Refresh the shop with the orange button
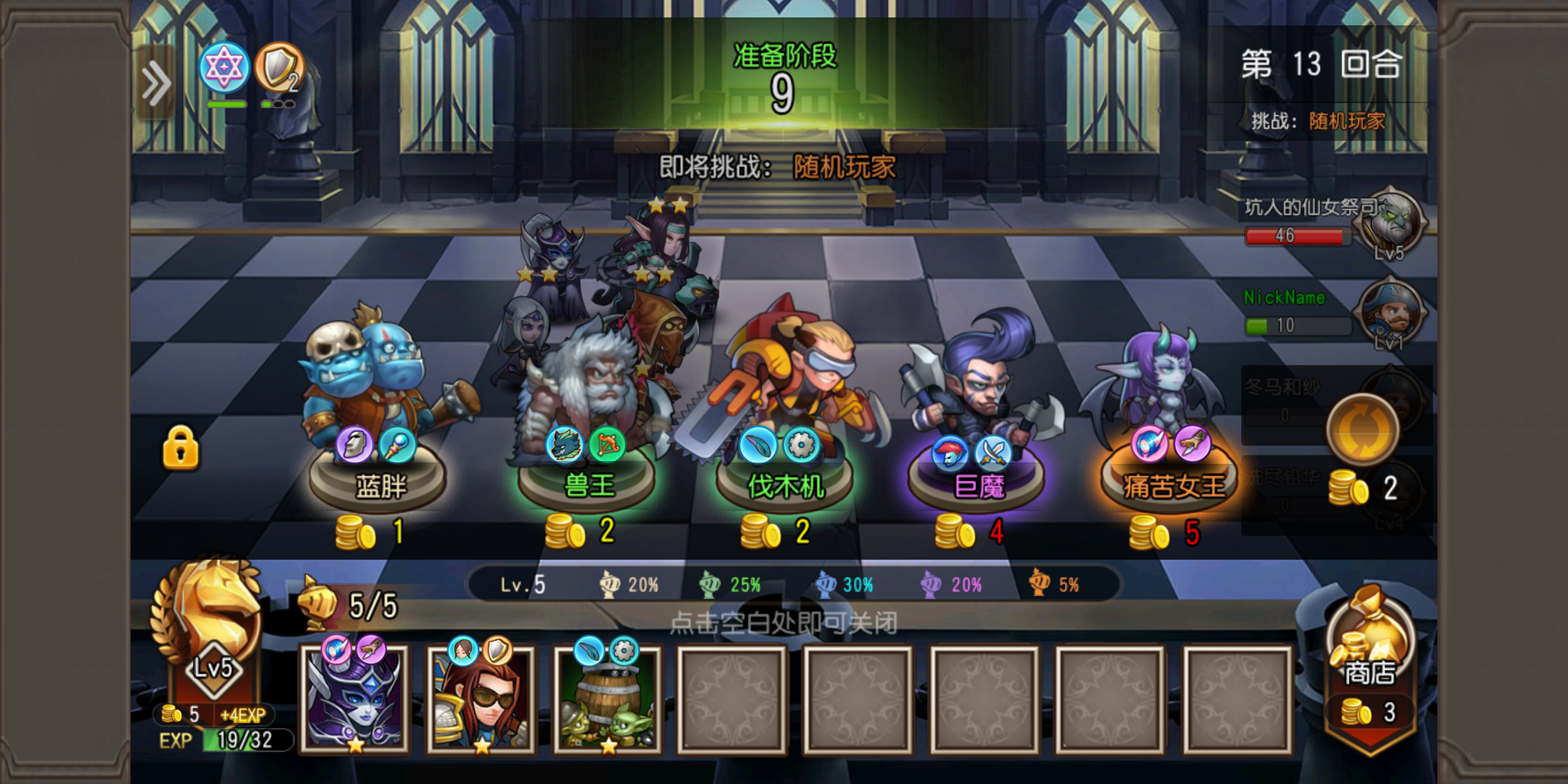Image resolution: width=1568 pixels, height=784 pixels. tap(1363, 430)
